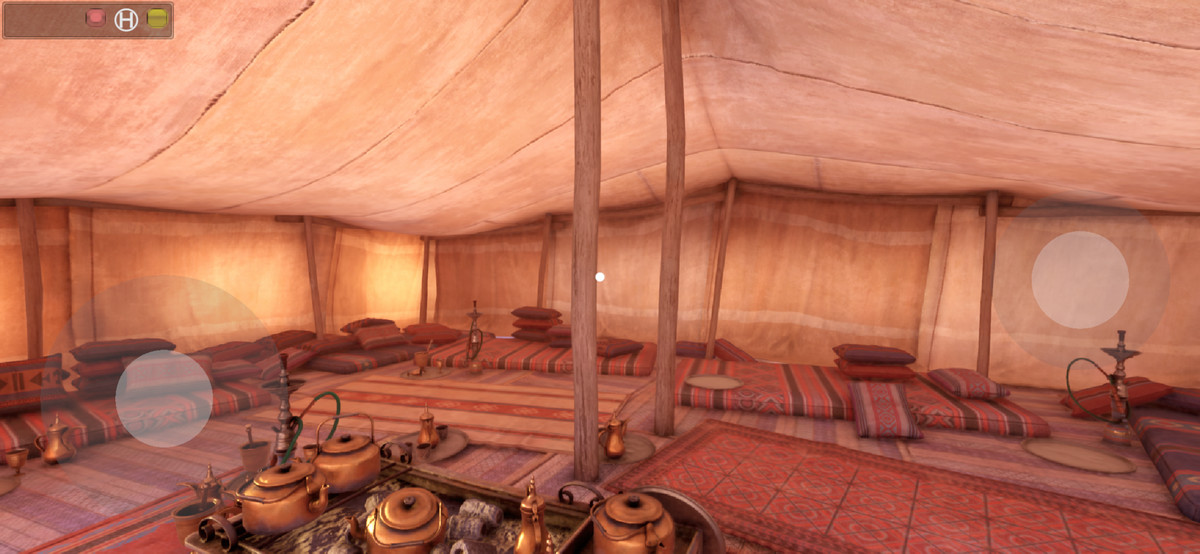Tap the yellow square button
The image size is (1200, 554).
coord(157,18)
